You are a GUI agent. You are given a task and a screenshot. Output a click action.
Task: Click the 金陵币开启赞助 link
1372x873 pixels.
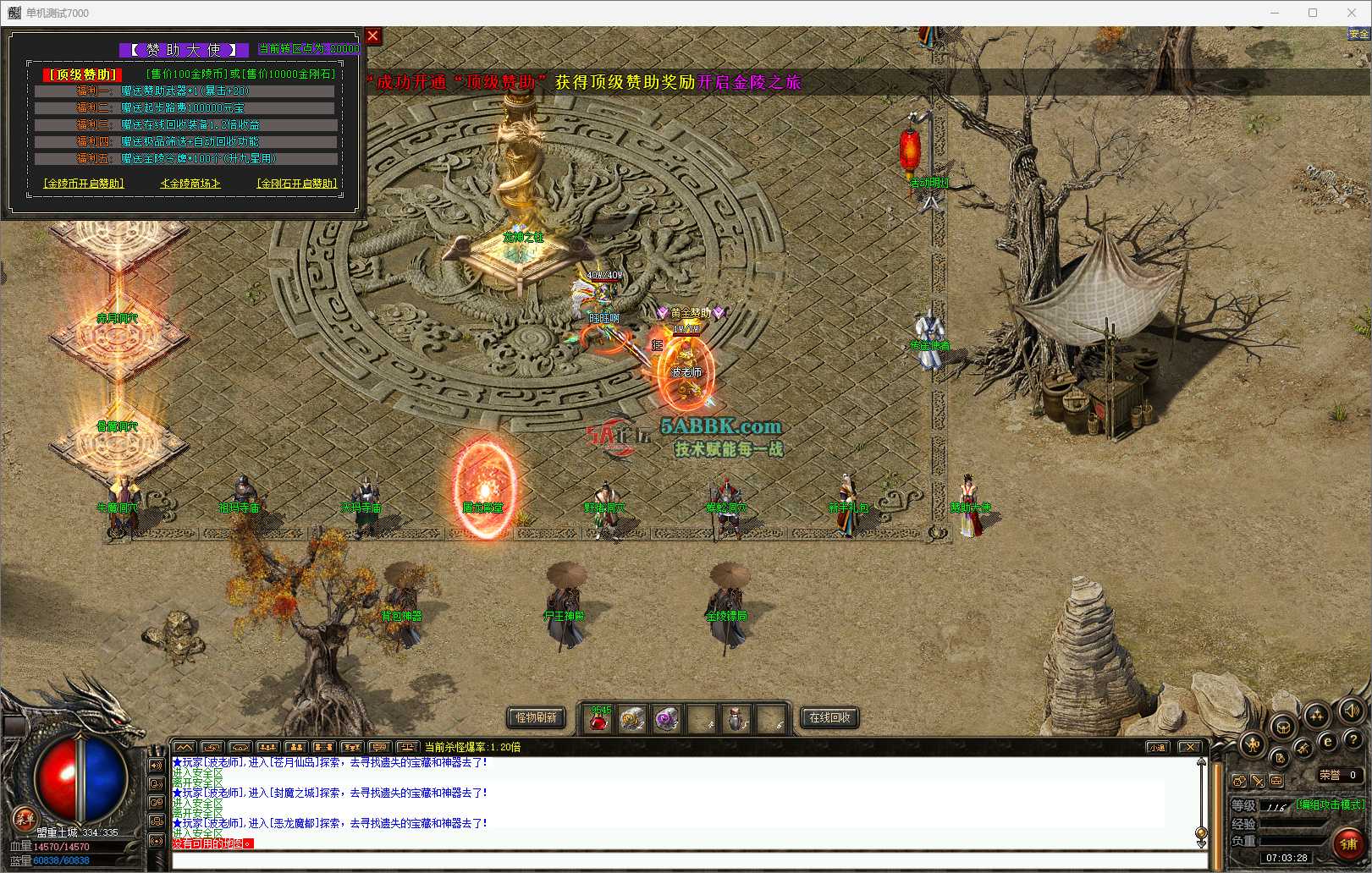[84, 183]
